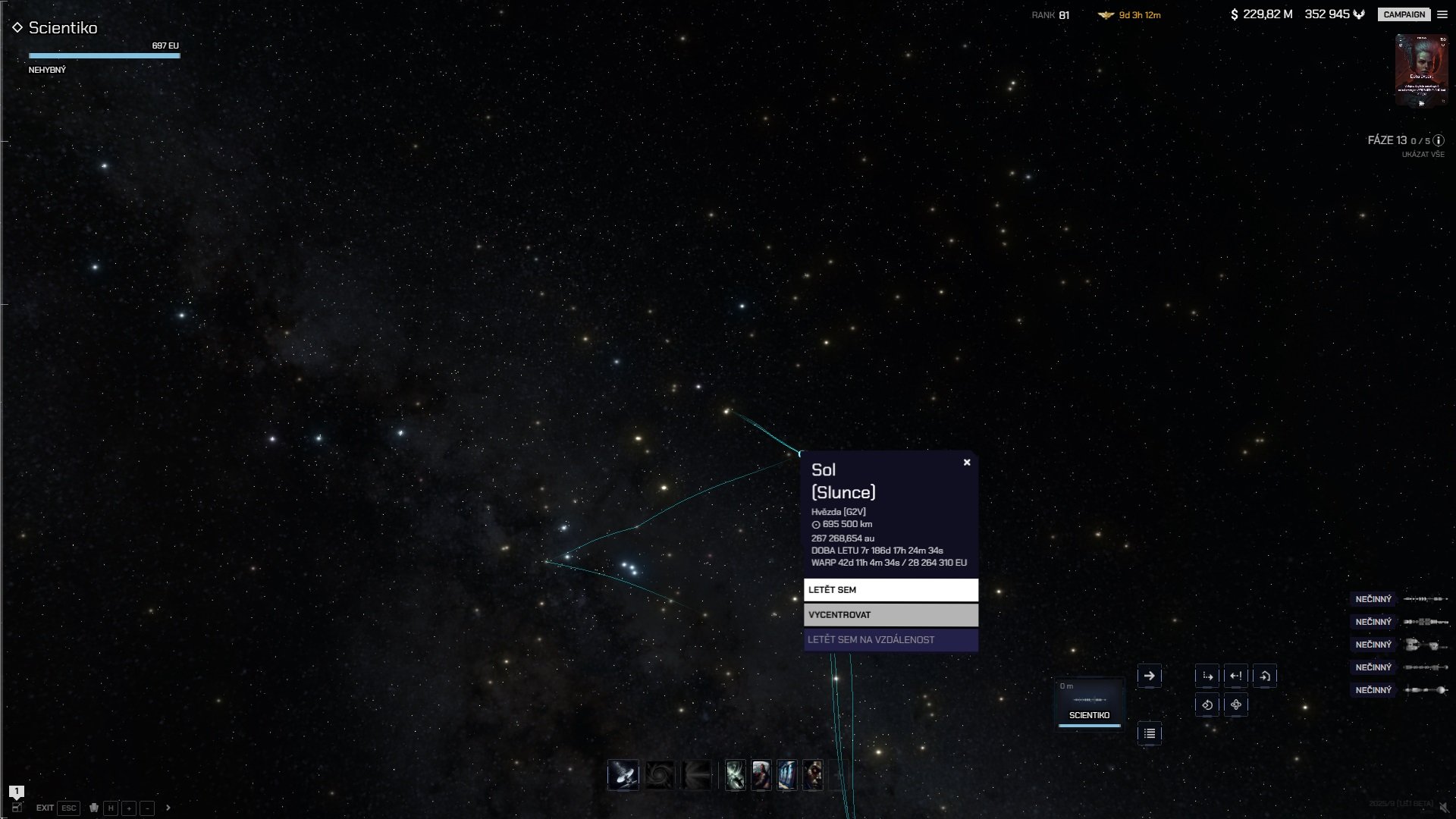Image resolution: width=1456 pixels, height=819 pixels.
Task: Click the orbit atom-shaped command icon
Action: click(1236, 704)
